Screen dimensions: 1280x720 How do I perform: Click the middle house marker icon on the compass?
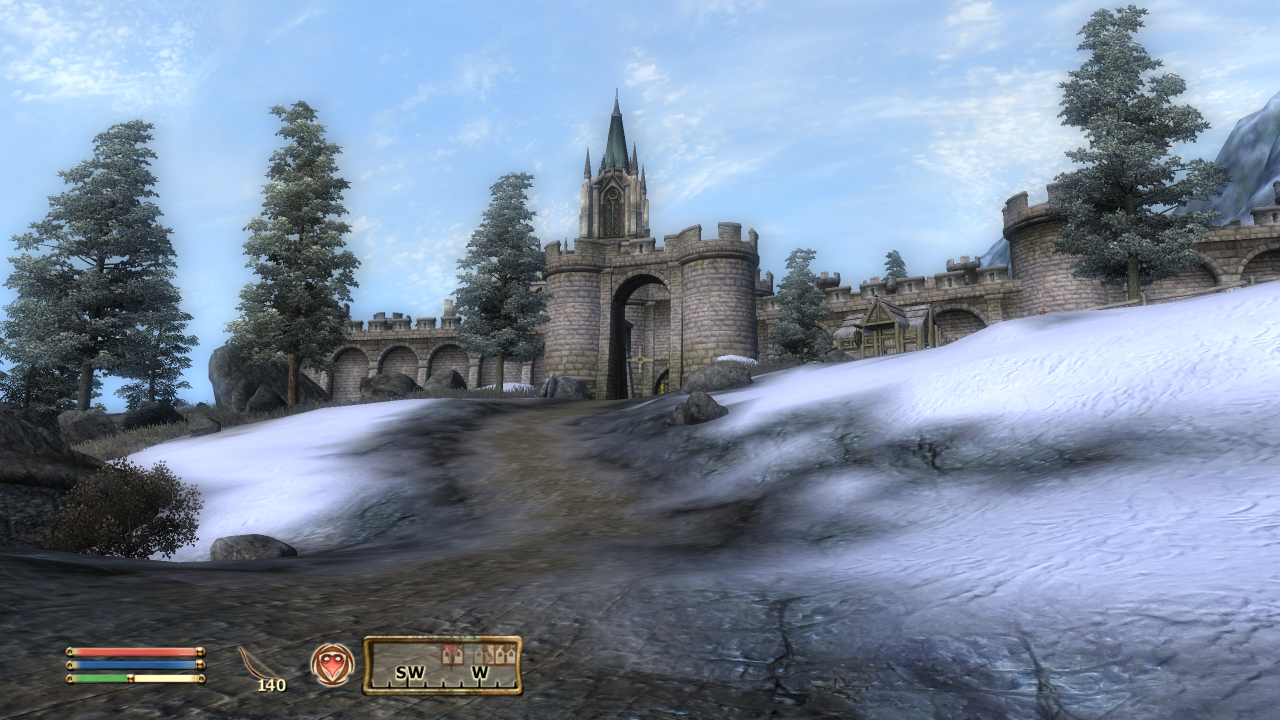(x=489, y=652)
